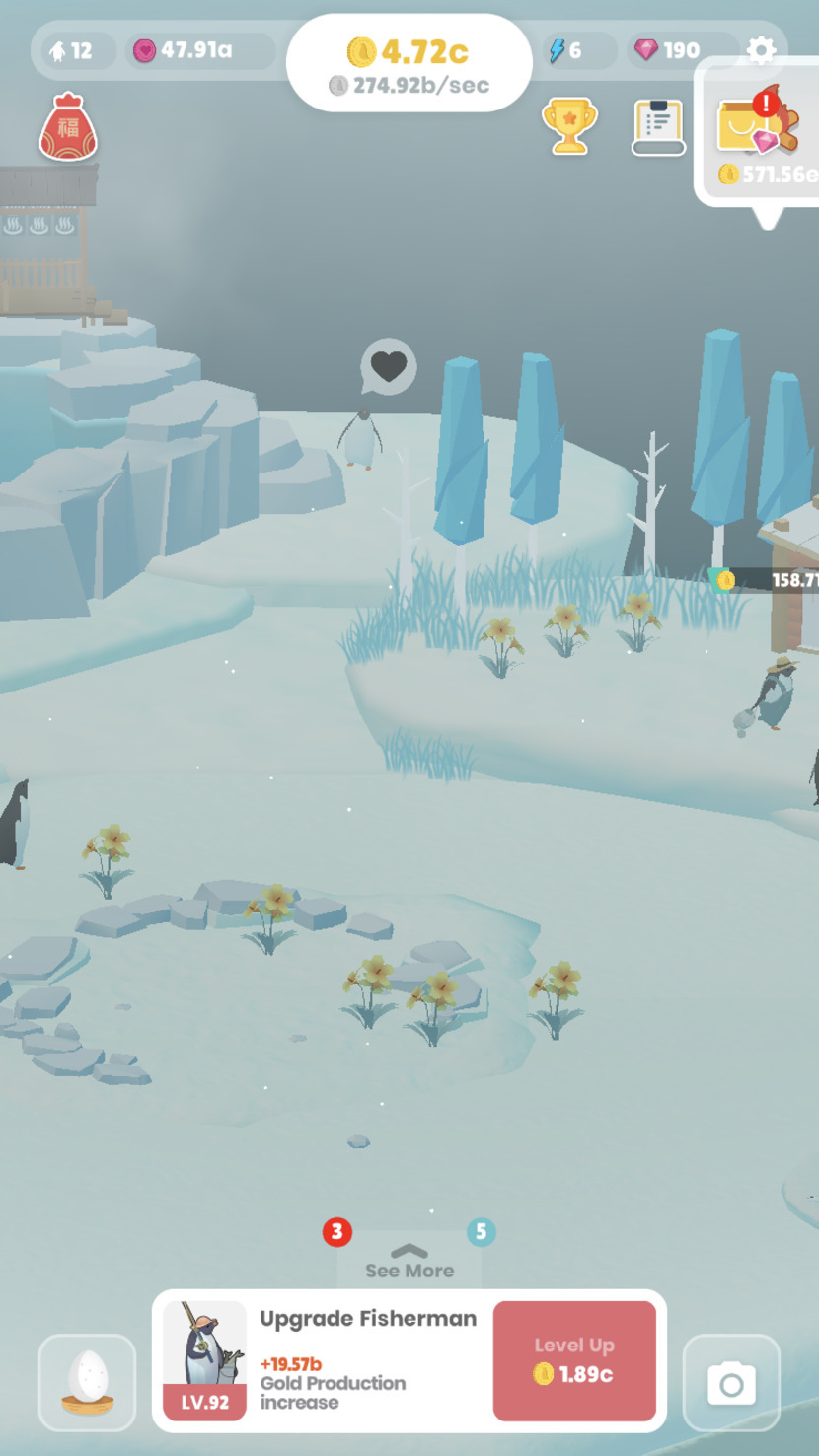819x1456 pixels.
Task: Open the clipboard quest list
Action: click(658, 127)
